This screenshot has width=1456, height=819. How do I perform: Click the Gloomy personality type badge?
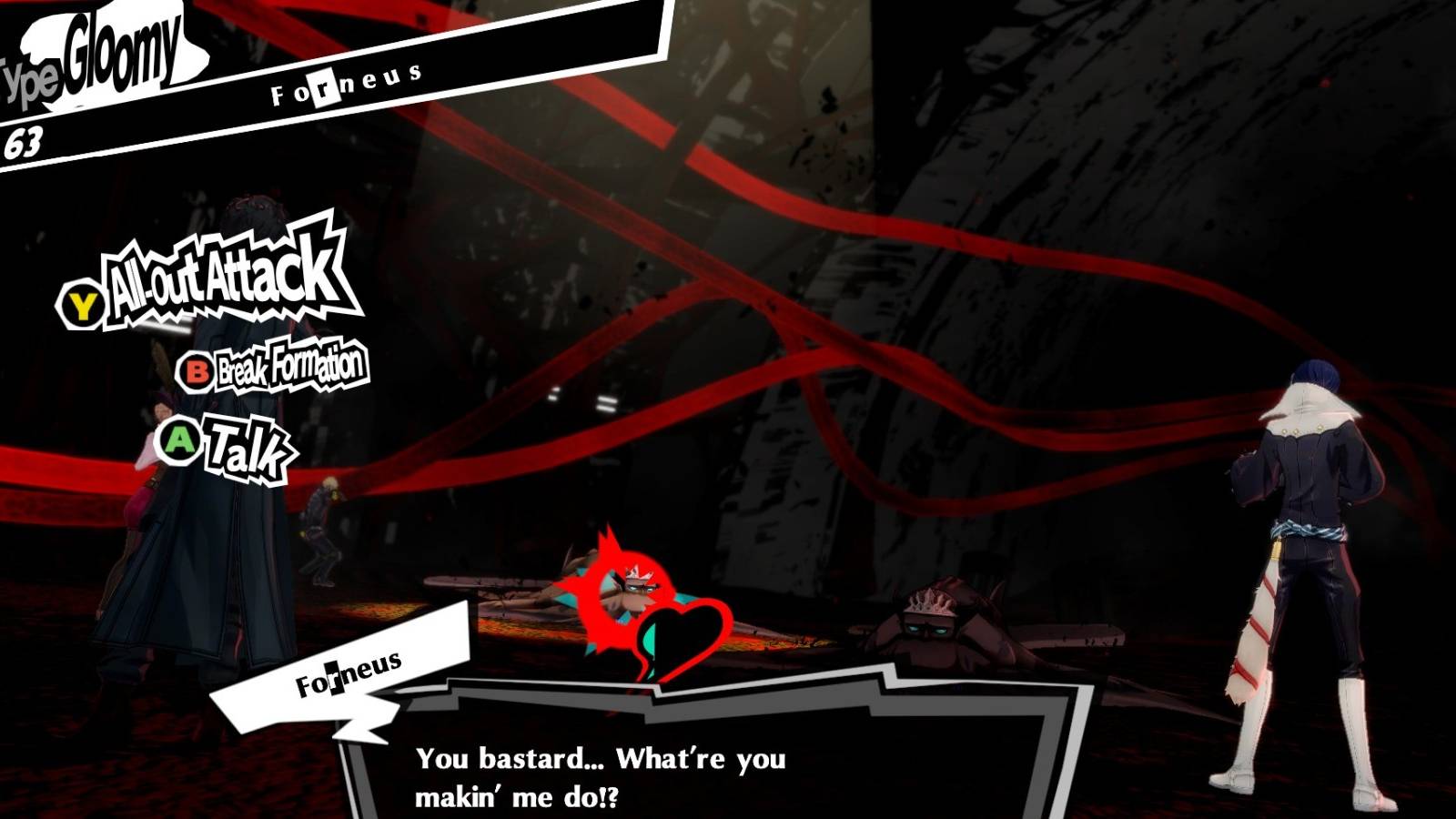[x=100, y=55]
